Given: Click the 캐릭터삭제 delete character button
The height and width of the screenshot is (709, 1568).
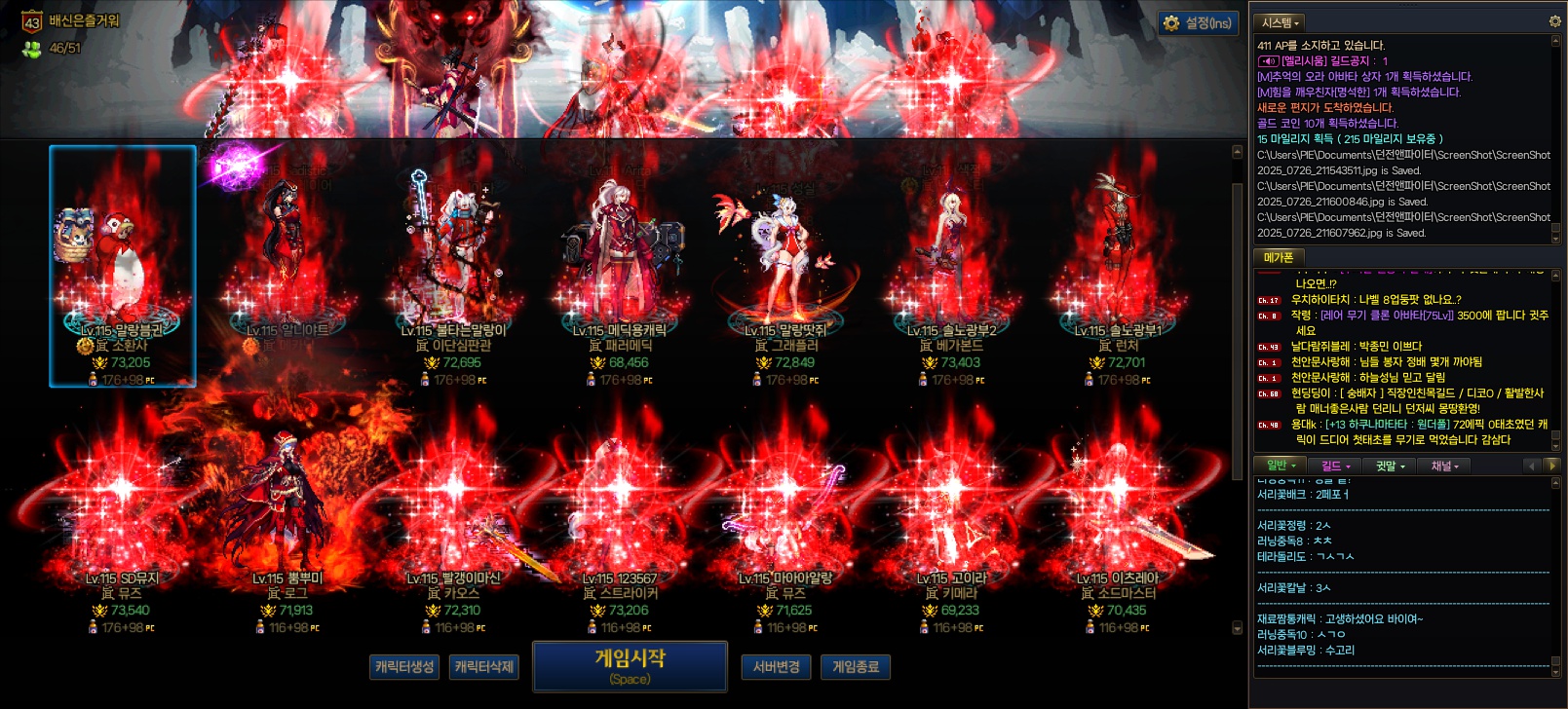Looking at the screenshot, I should [x=483, y=667].
